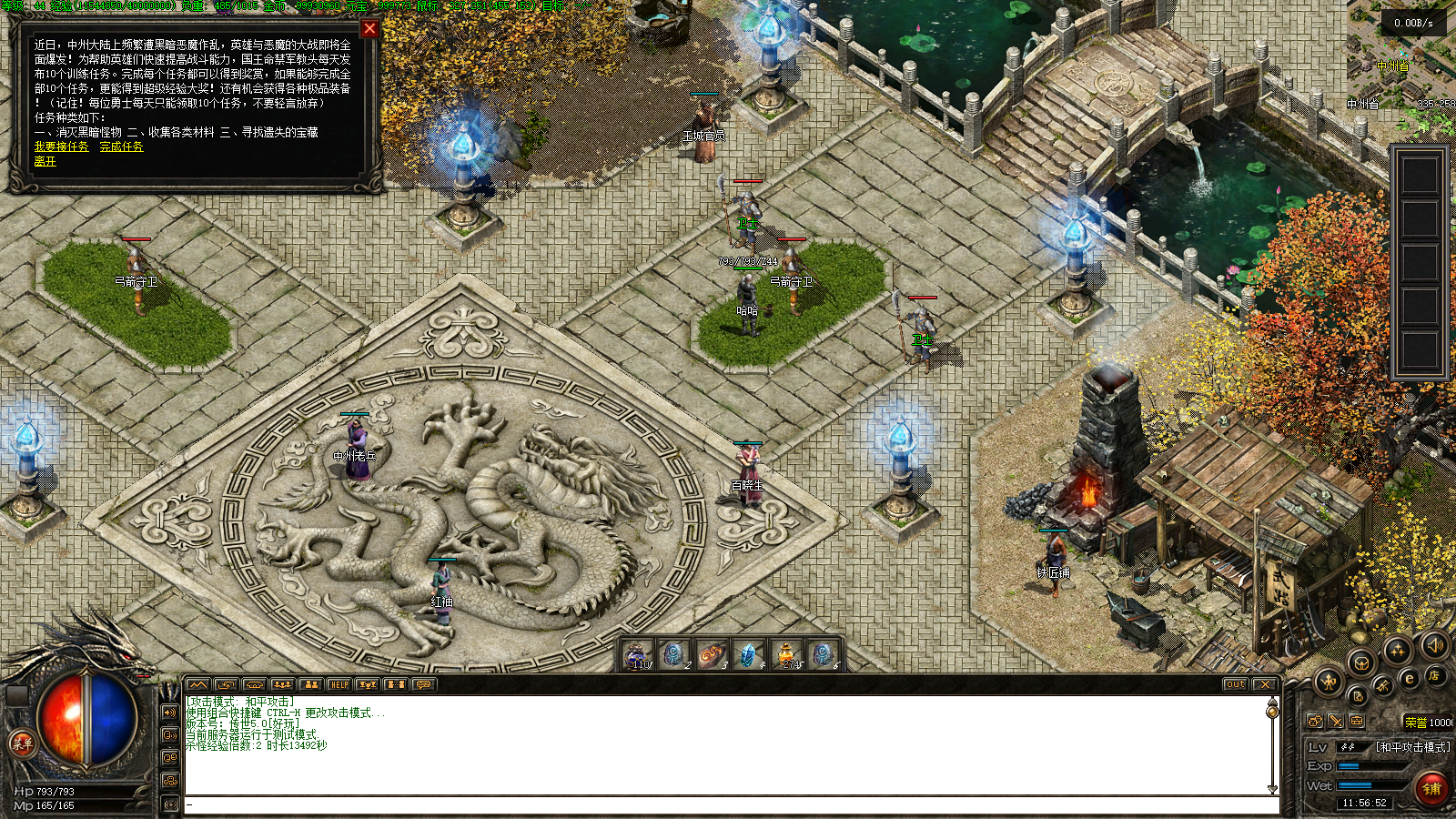
Task: Click the out button on chat bar
Action: [1235, 684]
